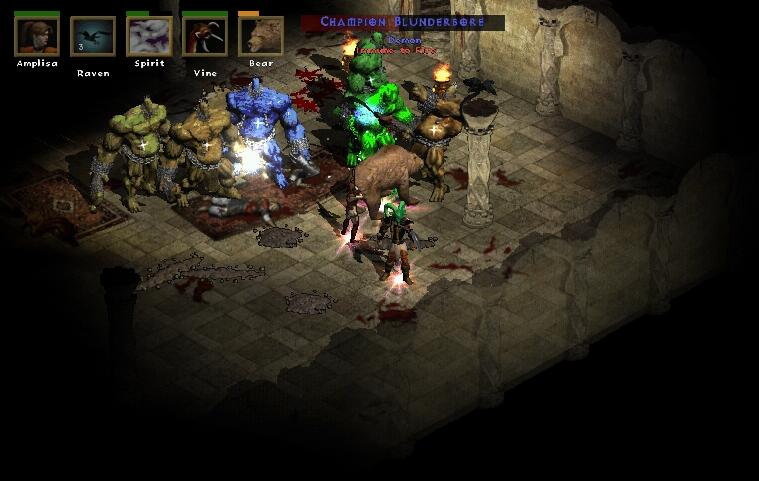Click the Raven summon portrait

pos(93,36)
